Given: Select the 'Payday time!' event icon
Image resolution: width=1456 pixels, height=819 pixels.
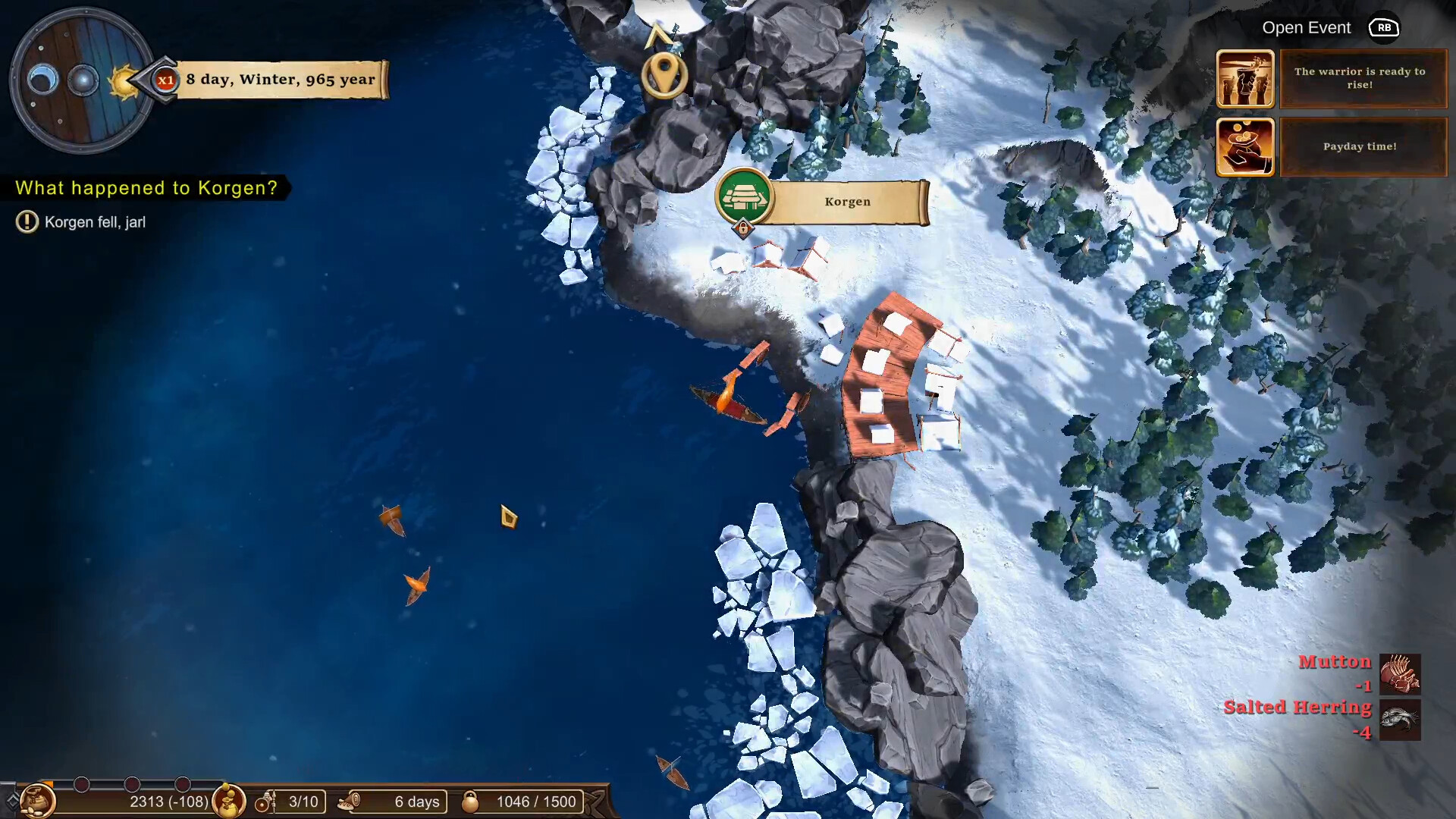Looking at the screenshot, I should point(1246,146).
